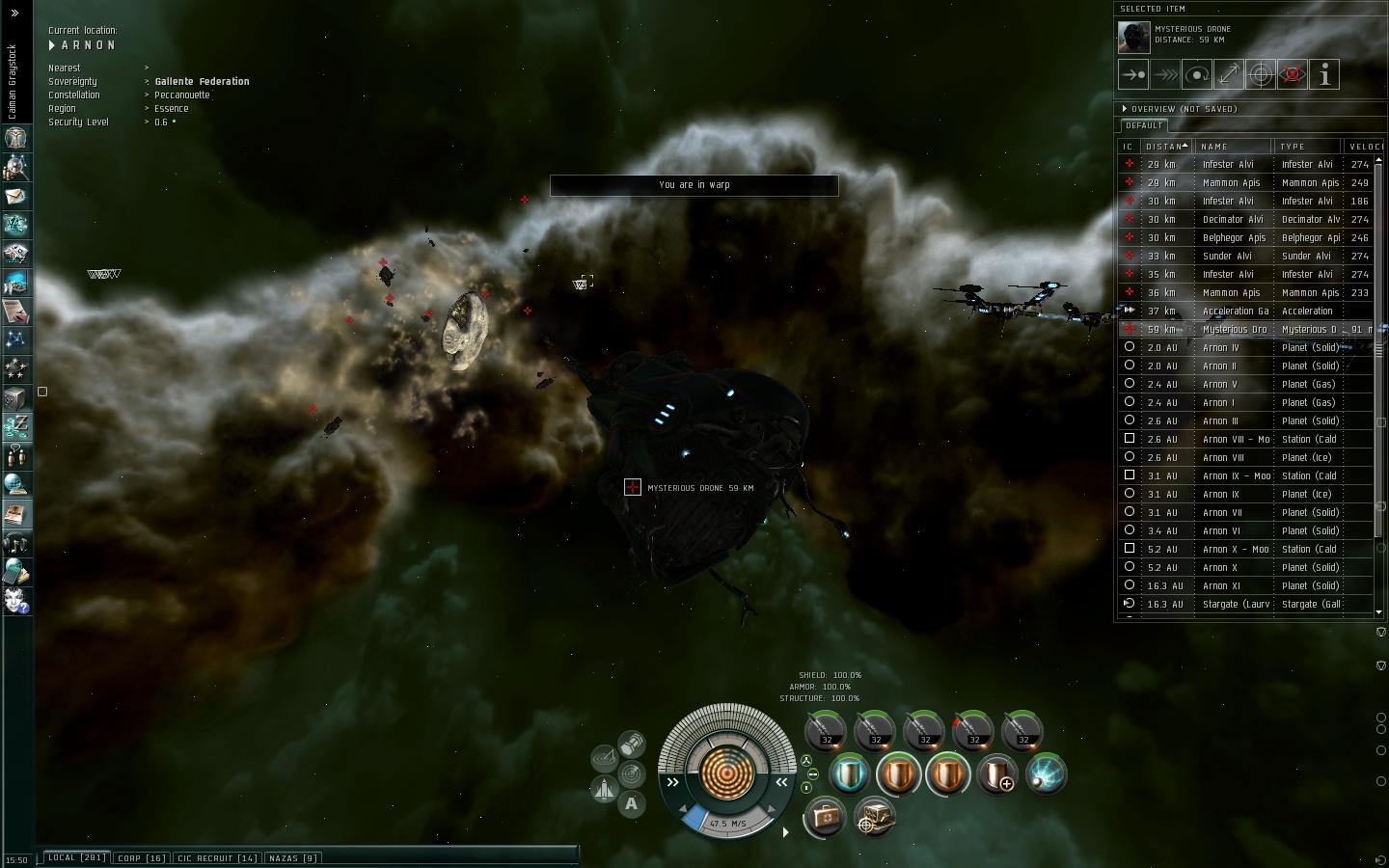Activate the medical kit repair module
The width and height of the screenshot is (1389, 868).
point(825,818)
